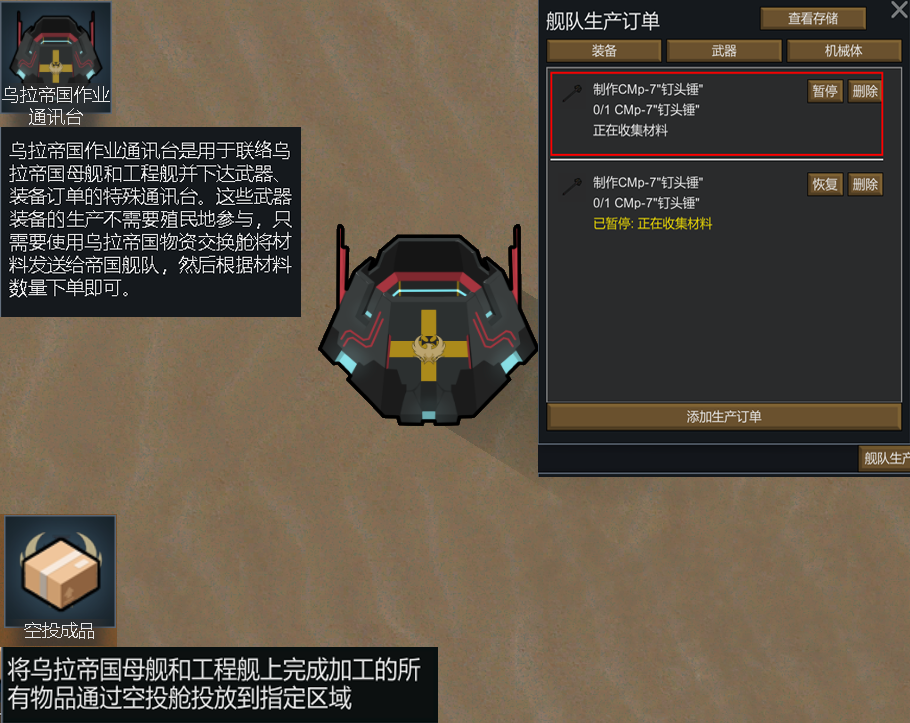Switch to the 武器 category
This screenshot has width=910, height=723.
(724, 51)
